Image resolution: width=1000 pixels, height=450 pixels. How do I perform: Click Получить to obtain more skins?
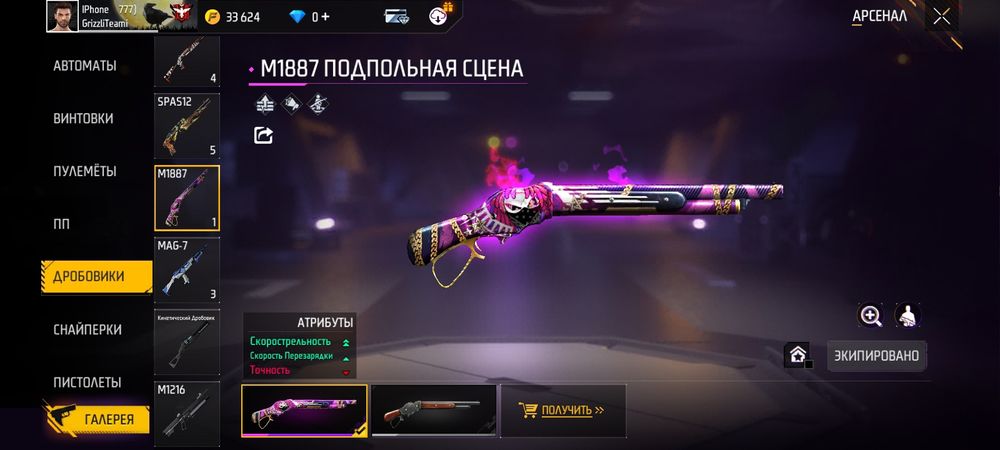click(562, 410)
